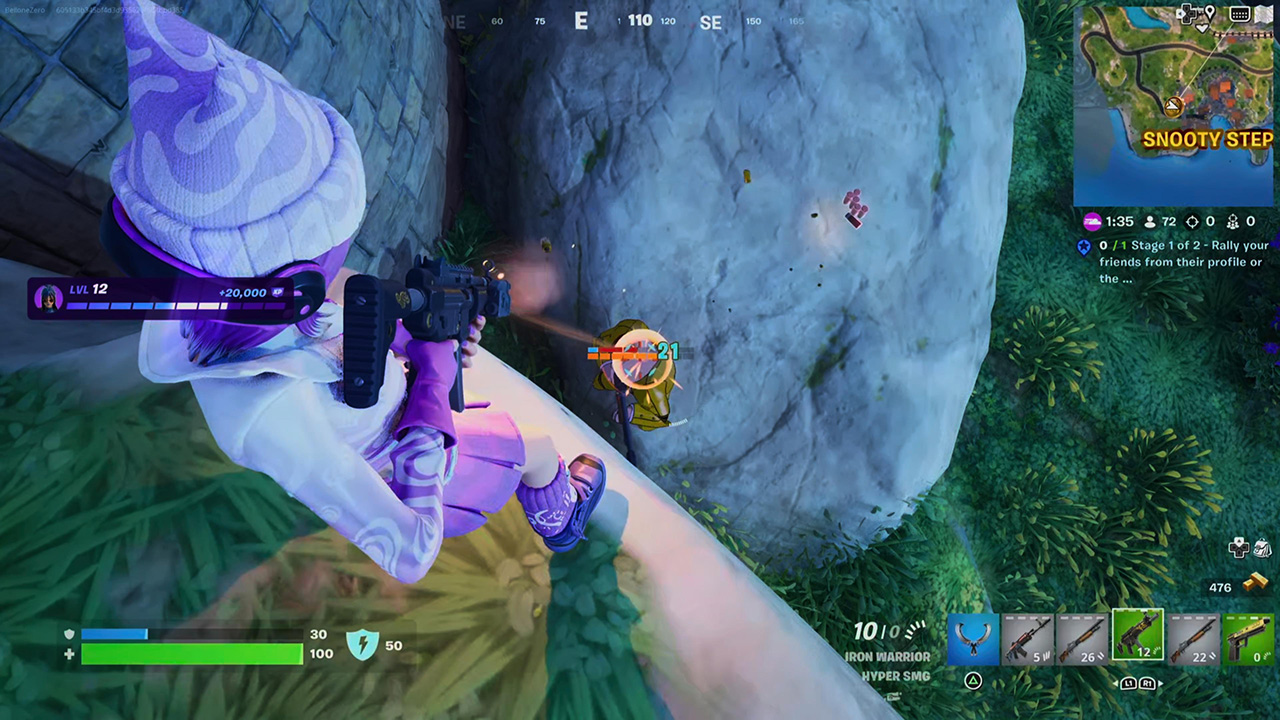Click the shotgun slot showing 26 shells
Viewport: 1280px width, 720px height.
tap(1082, 640)
